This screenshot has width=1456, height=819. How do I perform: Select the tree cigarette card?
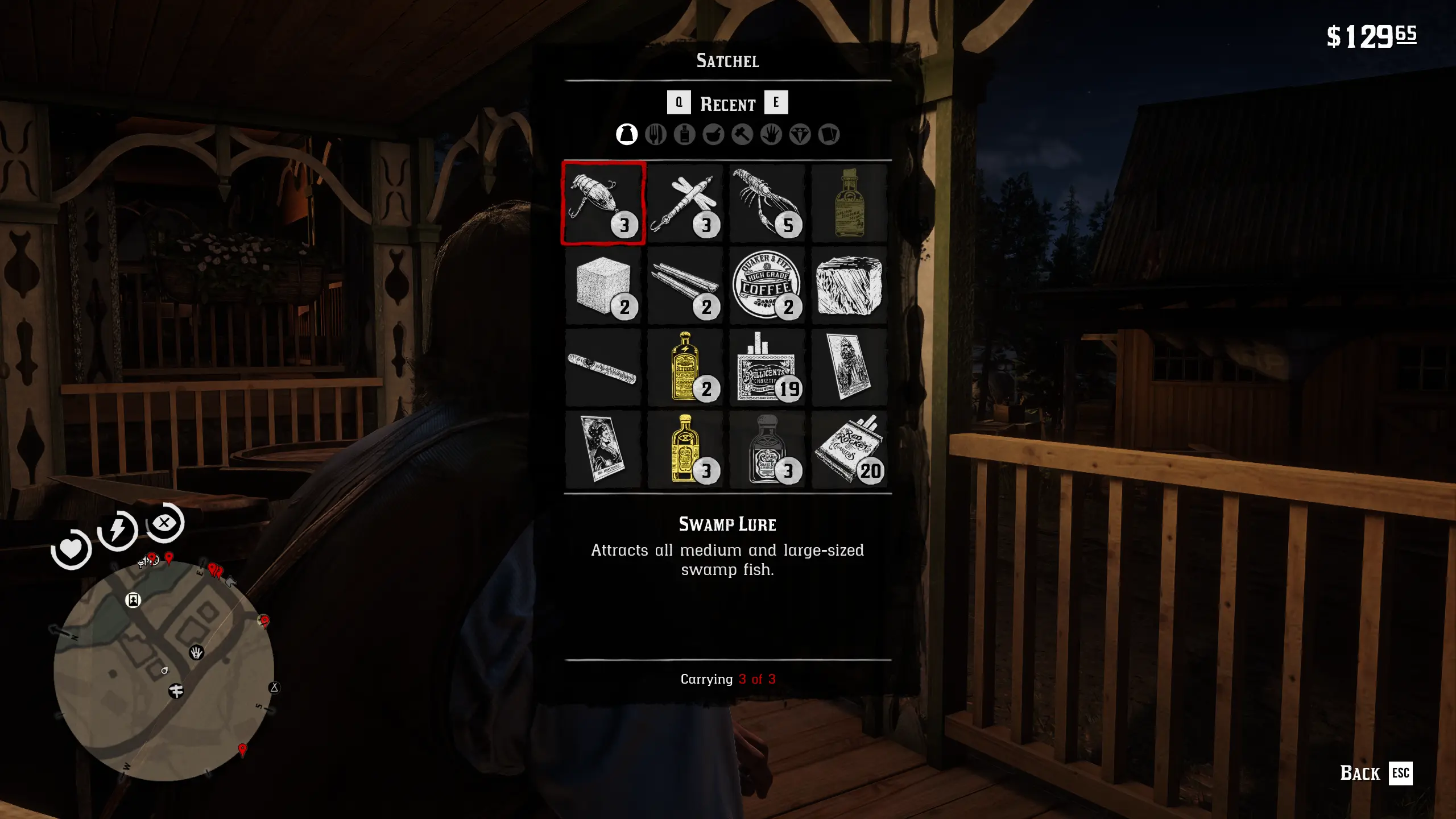(x=849, y=367)
